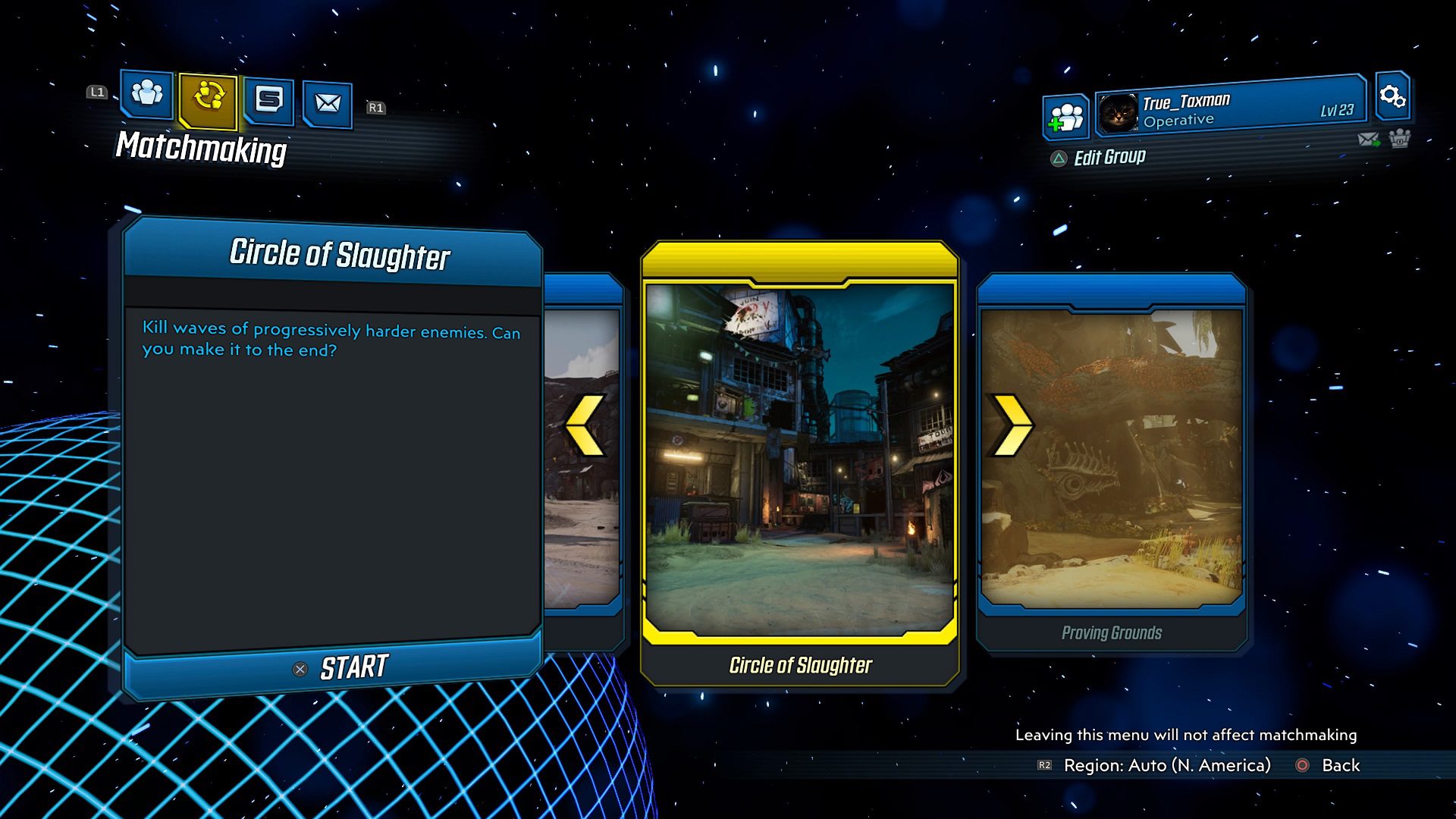Start Circle of Slaughter matchmaking
This screenshot has width=1456, height=819.
[x=340, y=668]
